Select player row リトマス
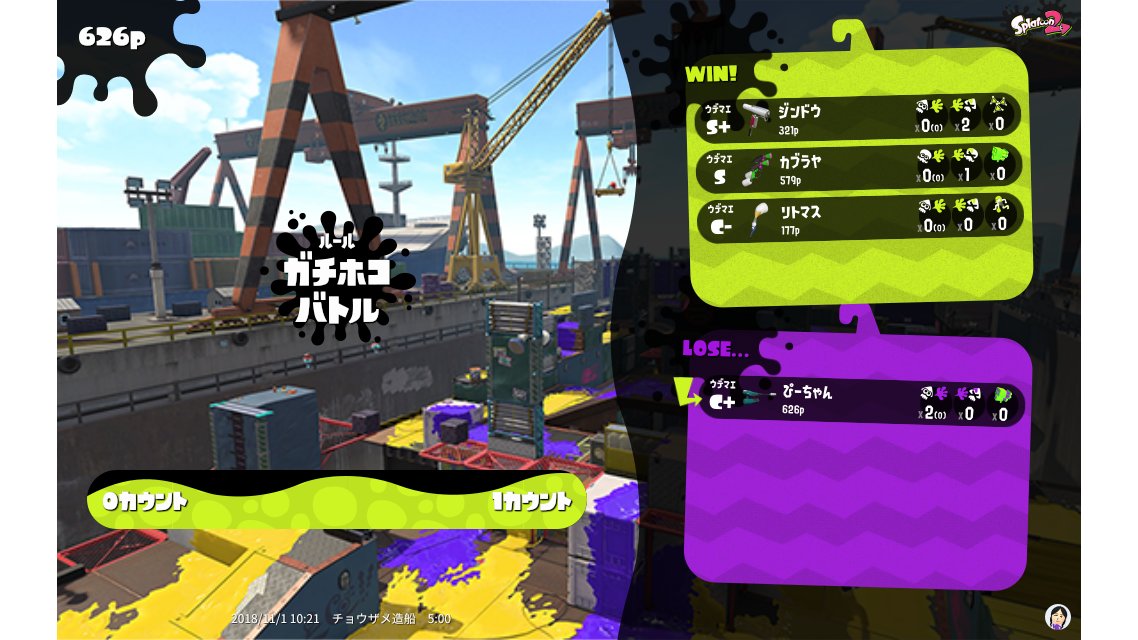This screenshot has height=640, width=1138. click(x=860, y=217)
